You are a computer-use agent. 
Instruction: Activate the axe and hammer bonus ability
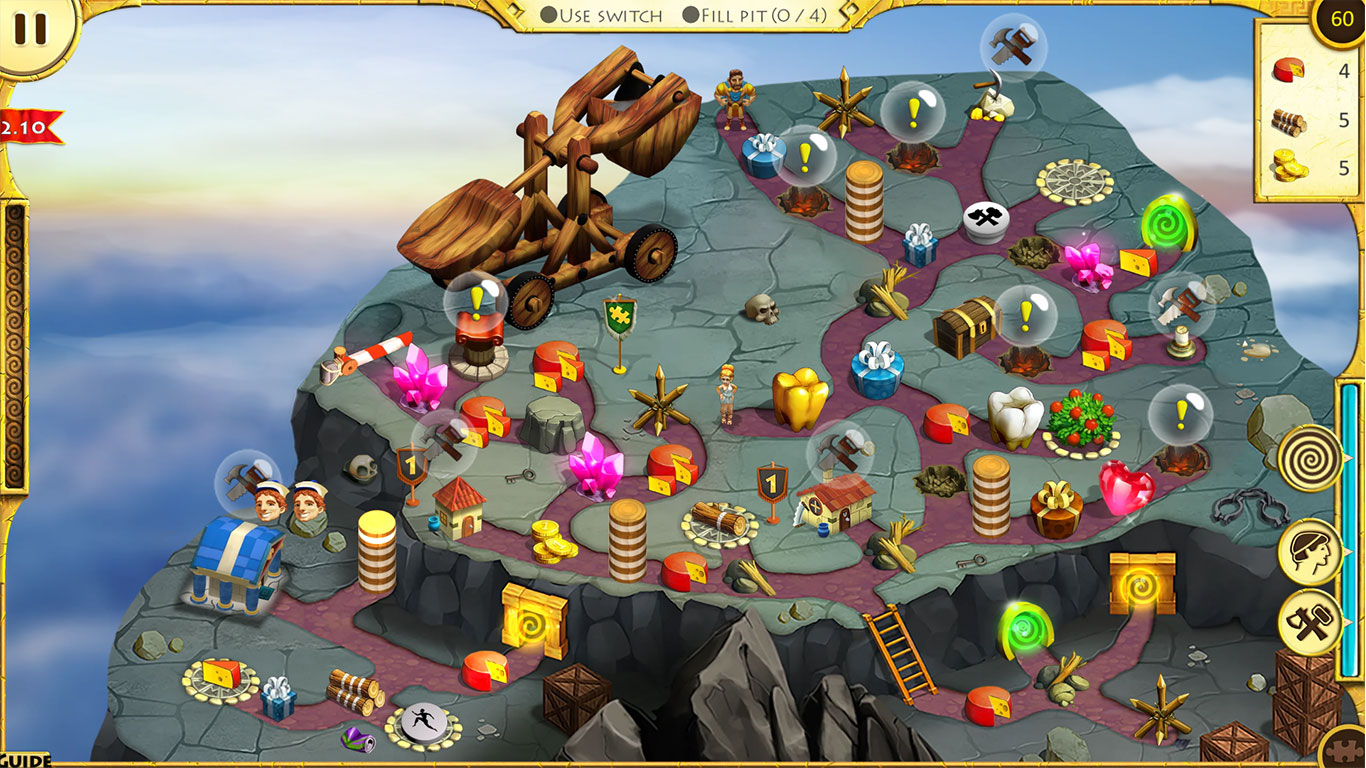click(x=1310, y=621)
